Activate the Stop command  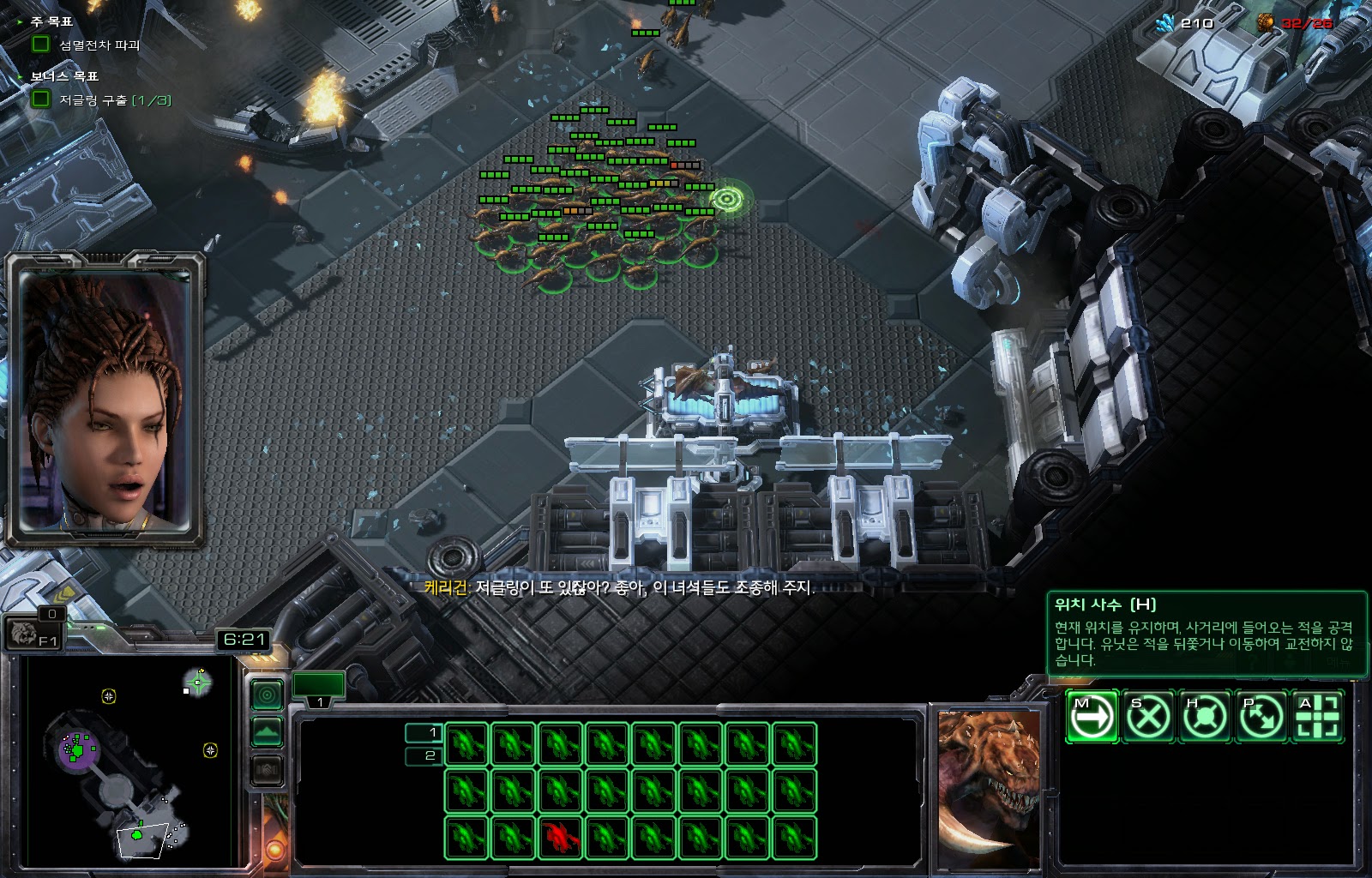(1148, 716)
